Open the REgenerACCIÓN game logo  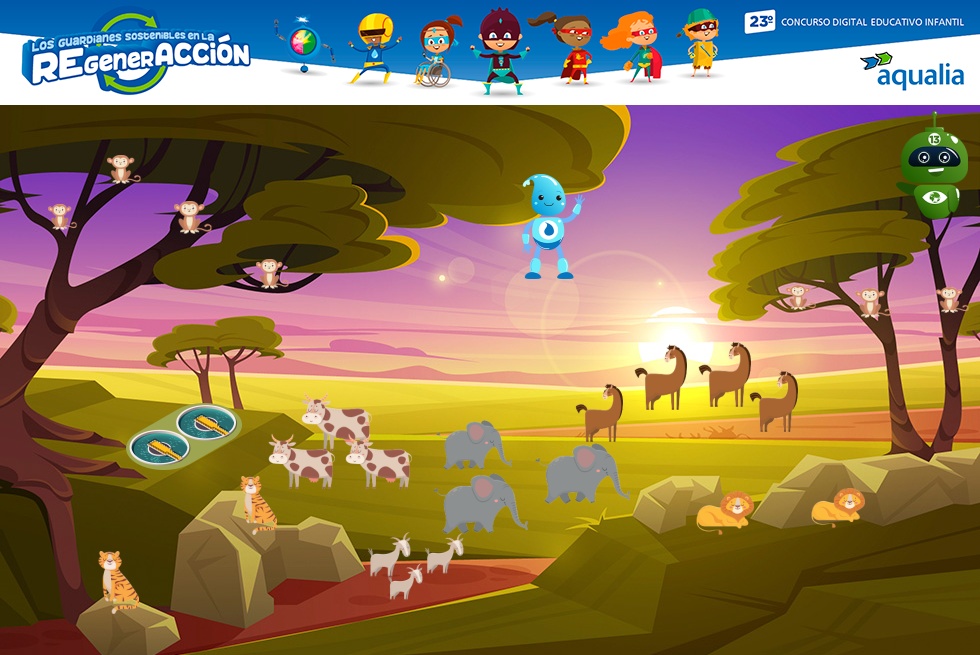point(137,54)
